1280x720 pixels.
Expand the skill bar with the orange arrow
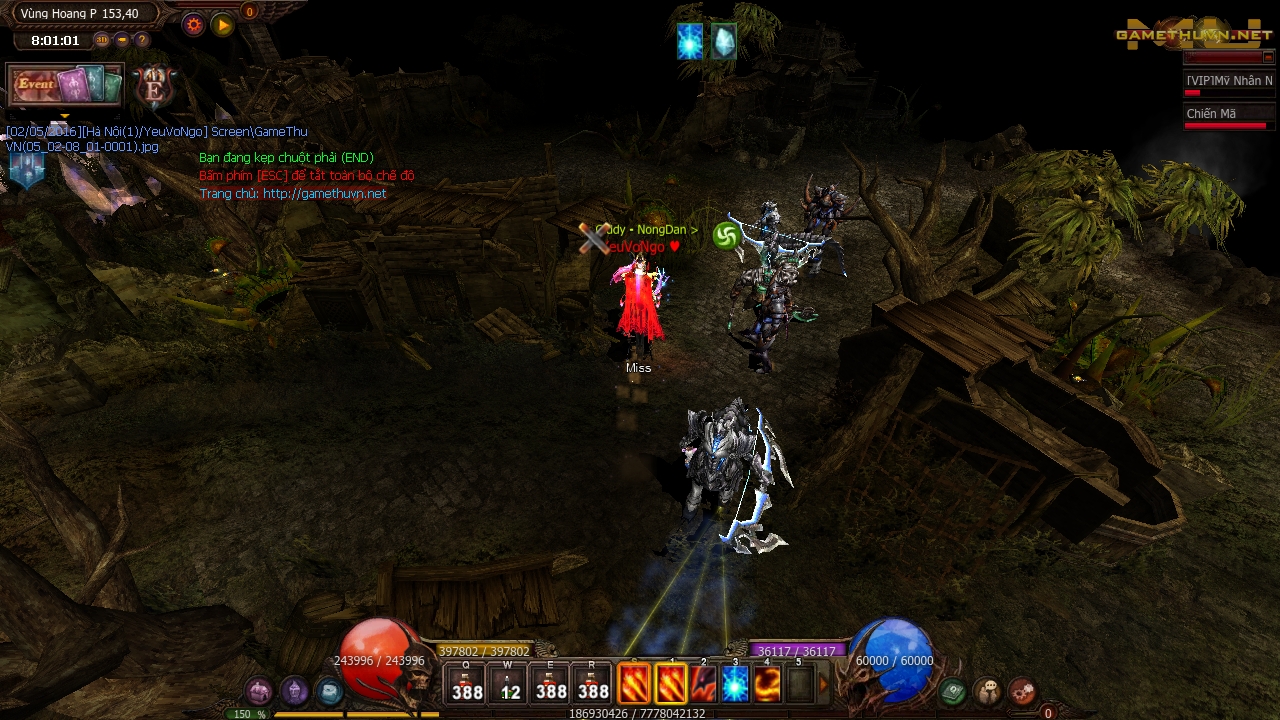point(824,684)
